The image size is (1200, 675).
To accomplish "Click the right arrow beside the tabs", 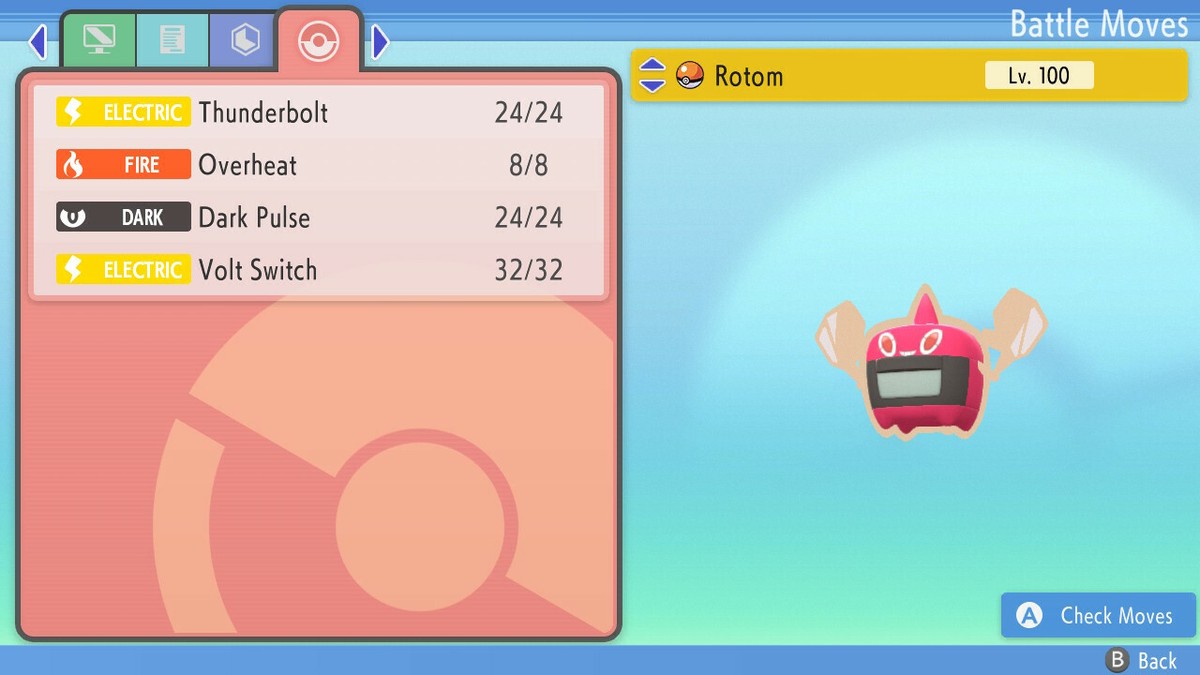I will coord(380,42).
